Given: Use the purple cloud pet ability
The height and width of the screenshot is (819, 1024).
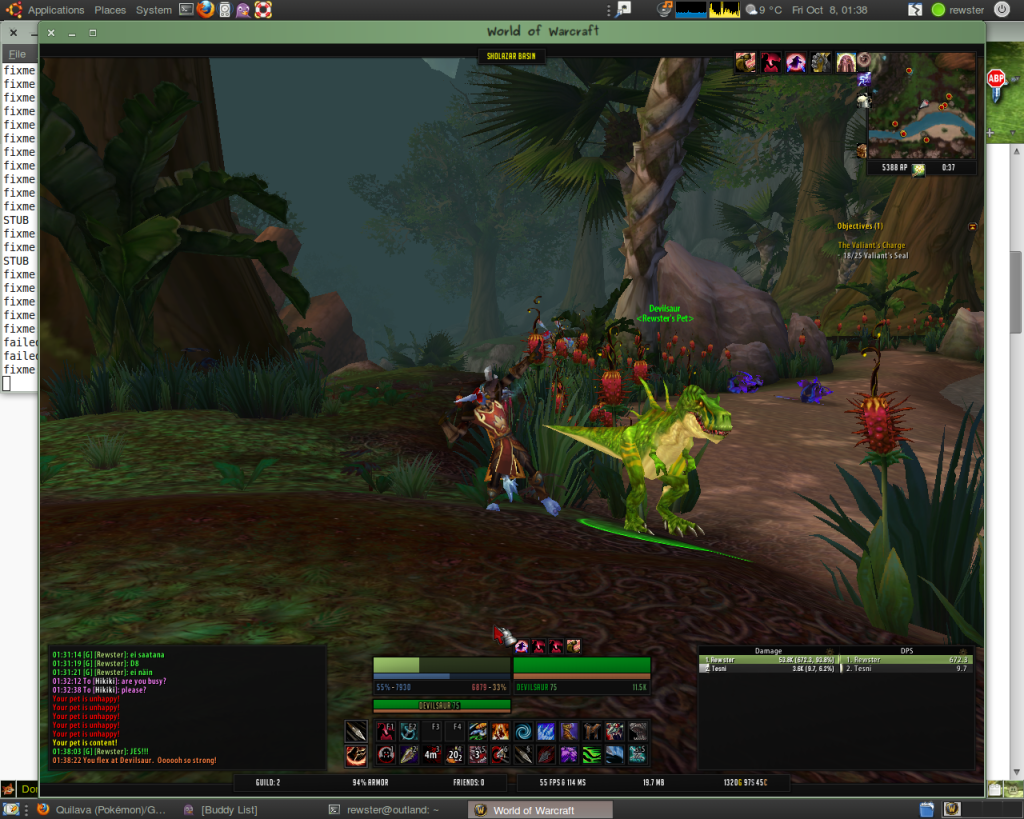Looking at the screenshot, I should click(x=569, y=754).
